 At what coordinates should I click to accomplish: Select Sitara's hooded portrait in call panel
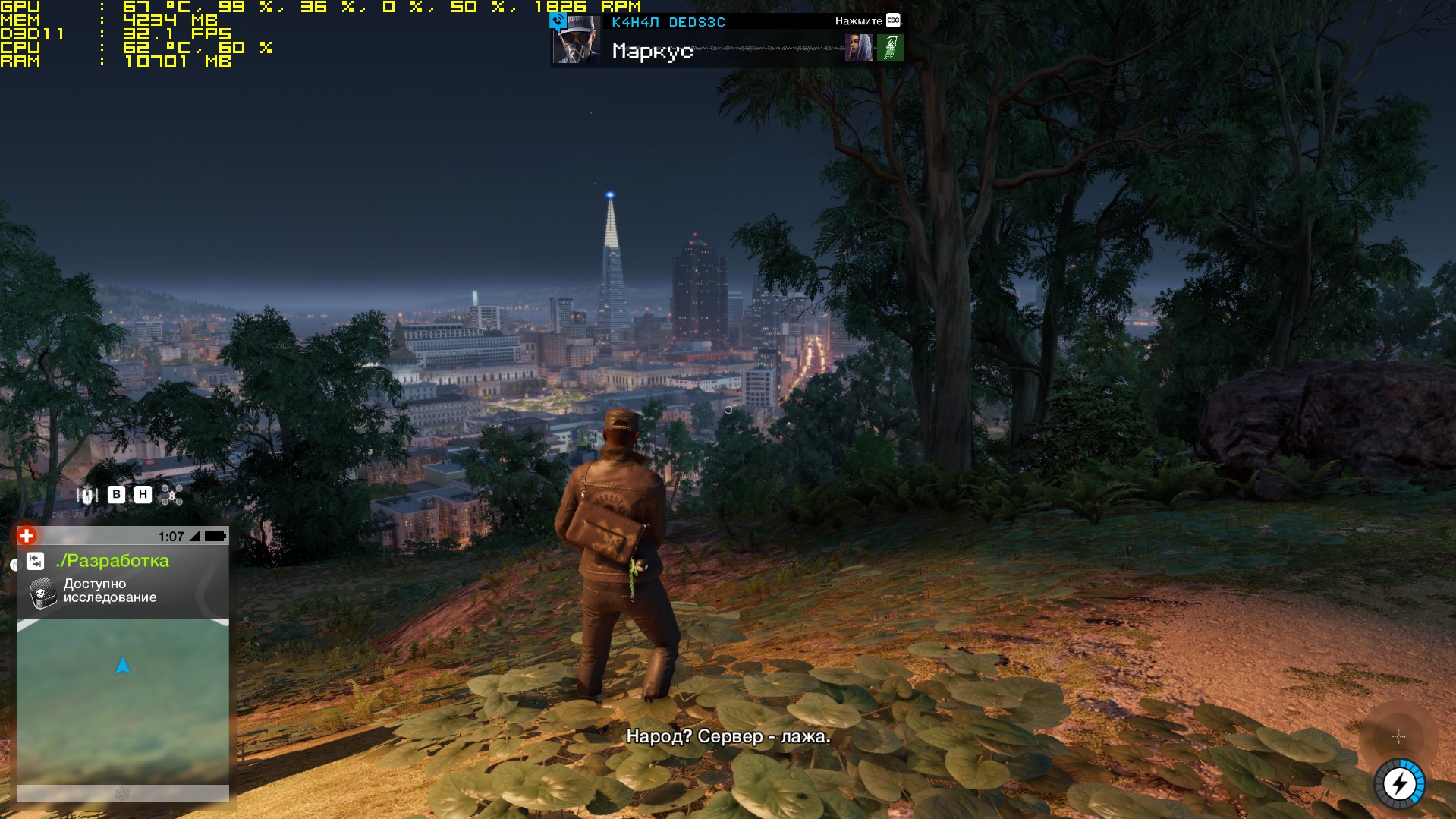tap(858, 48)
